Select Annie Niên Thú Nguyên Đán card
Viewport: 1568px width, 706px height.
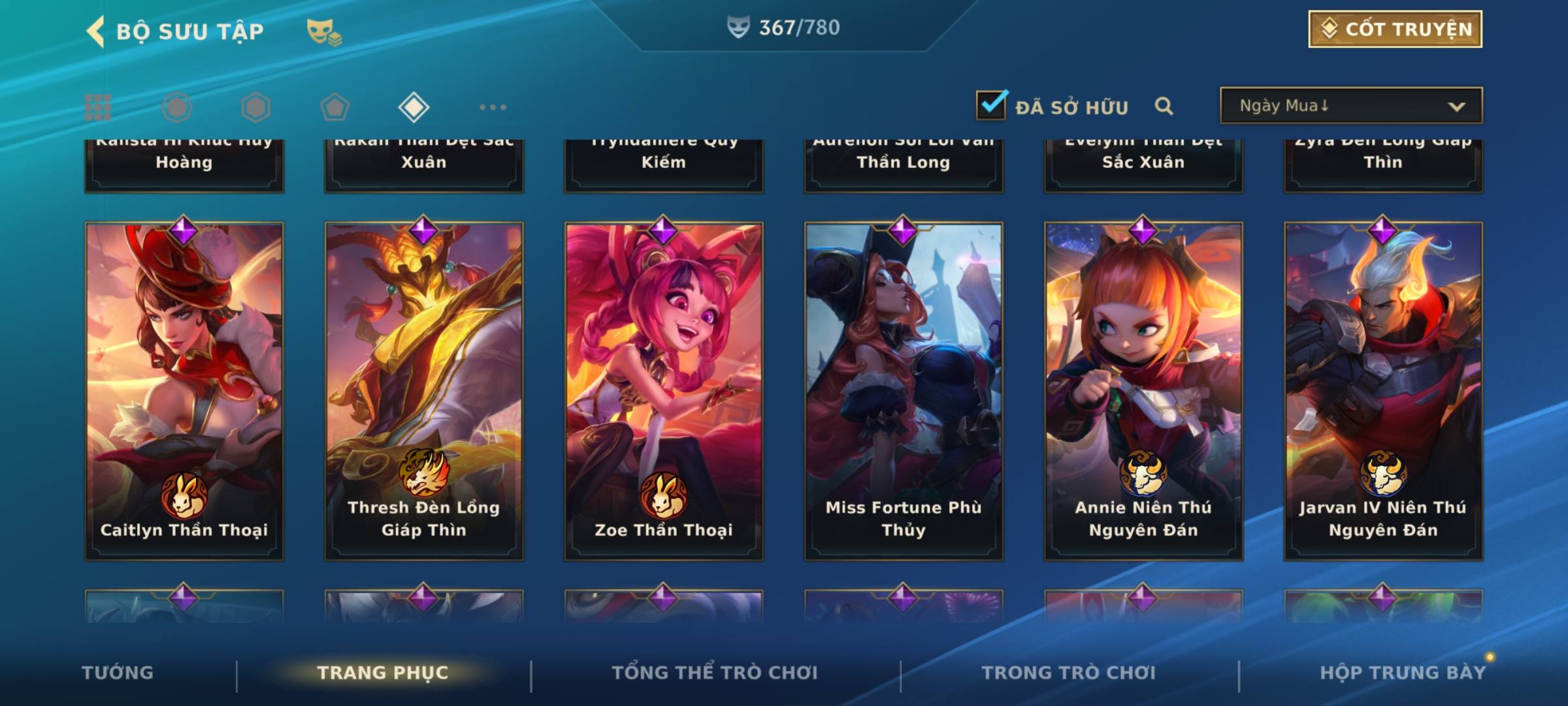[1143, 391]
